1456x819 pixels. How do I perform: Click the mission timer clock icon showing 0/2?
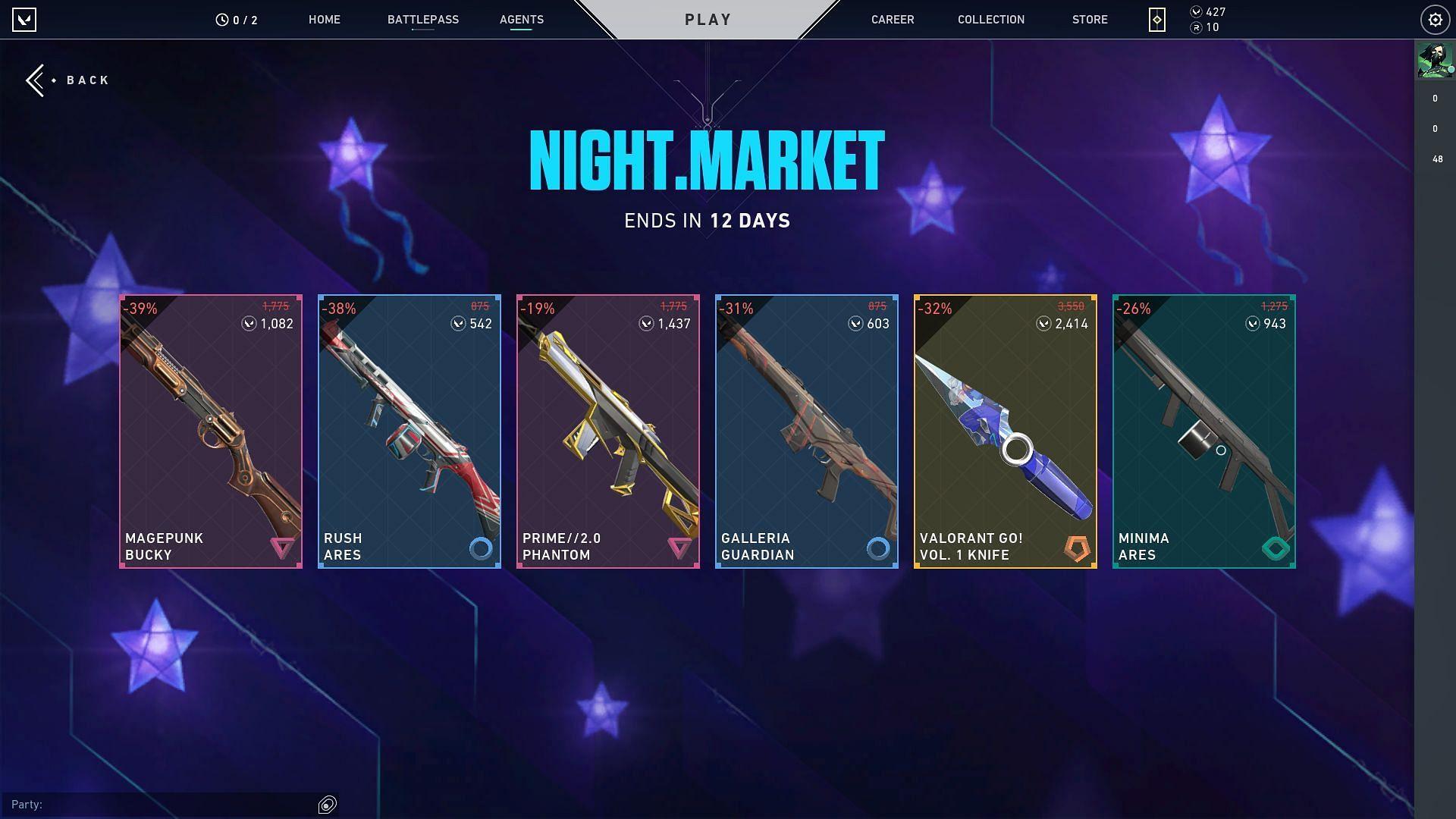(x=221, y=19)
